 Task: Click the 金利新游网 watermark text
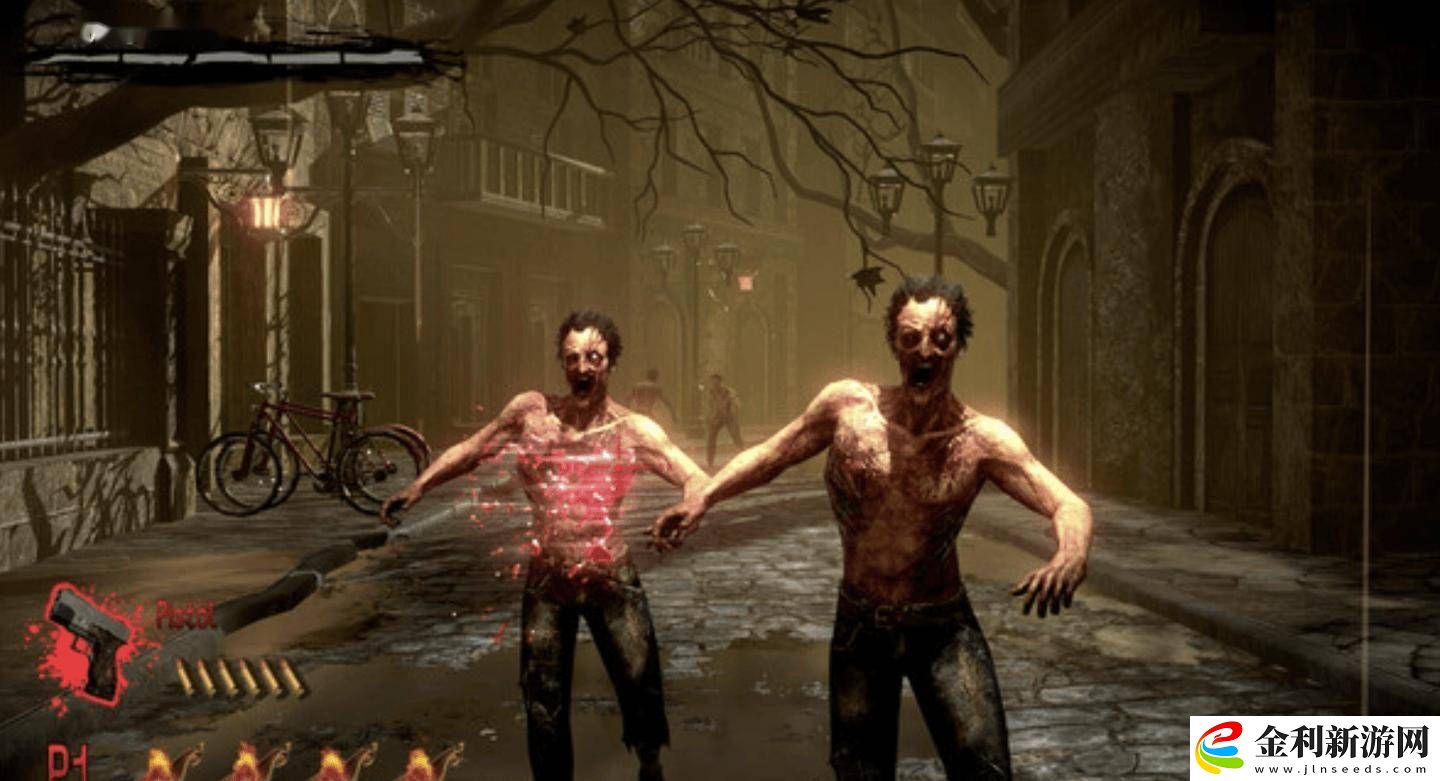point(1342,741)
